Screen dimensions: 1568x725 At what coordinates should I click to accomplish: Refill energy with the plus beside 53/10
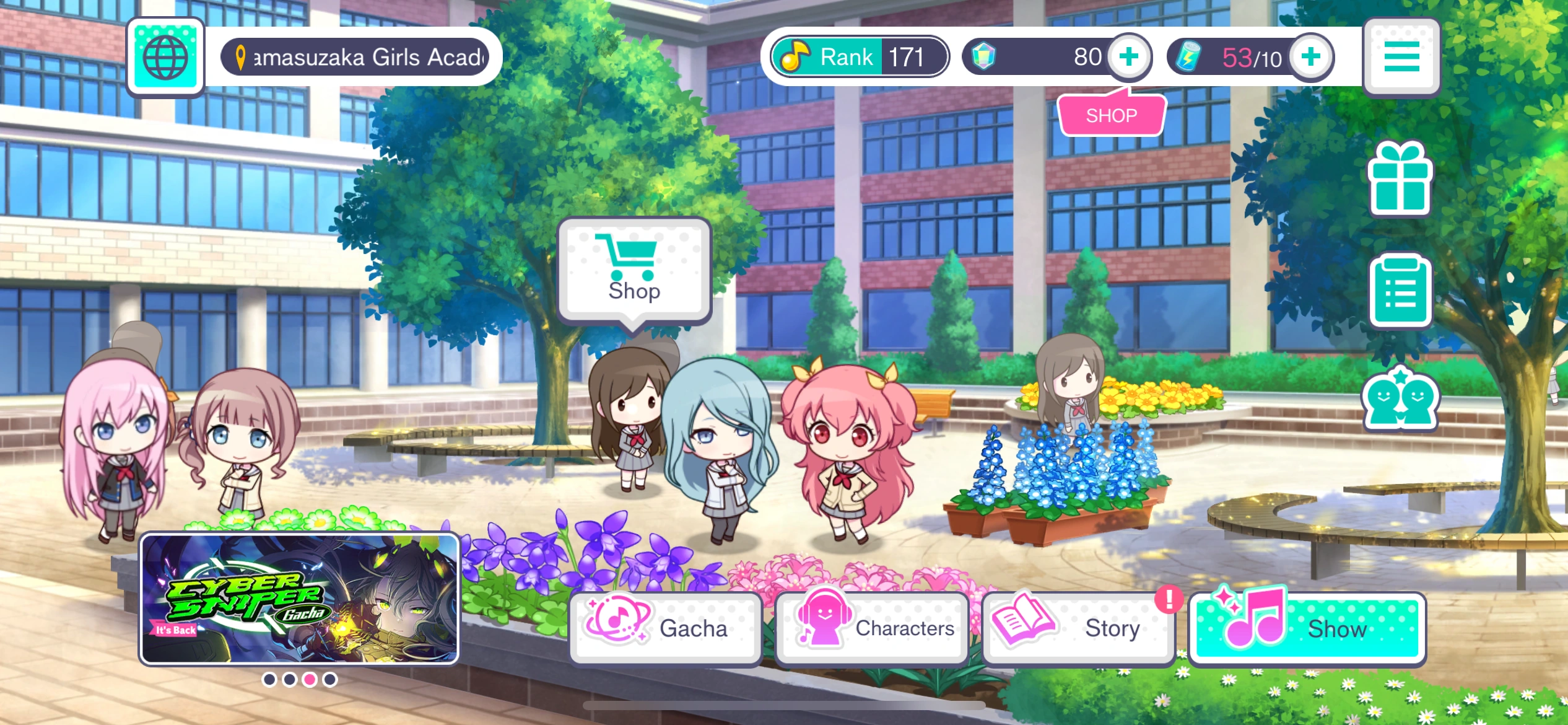coord(1311,56)
